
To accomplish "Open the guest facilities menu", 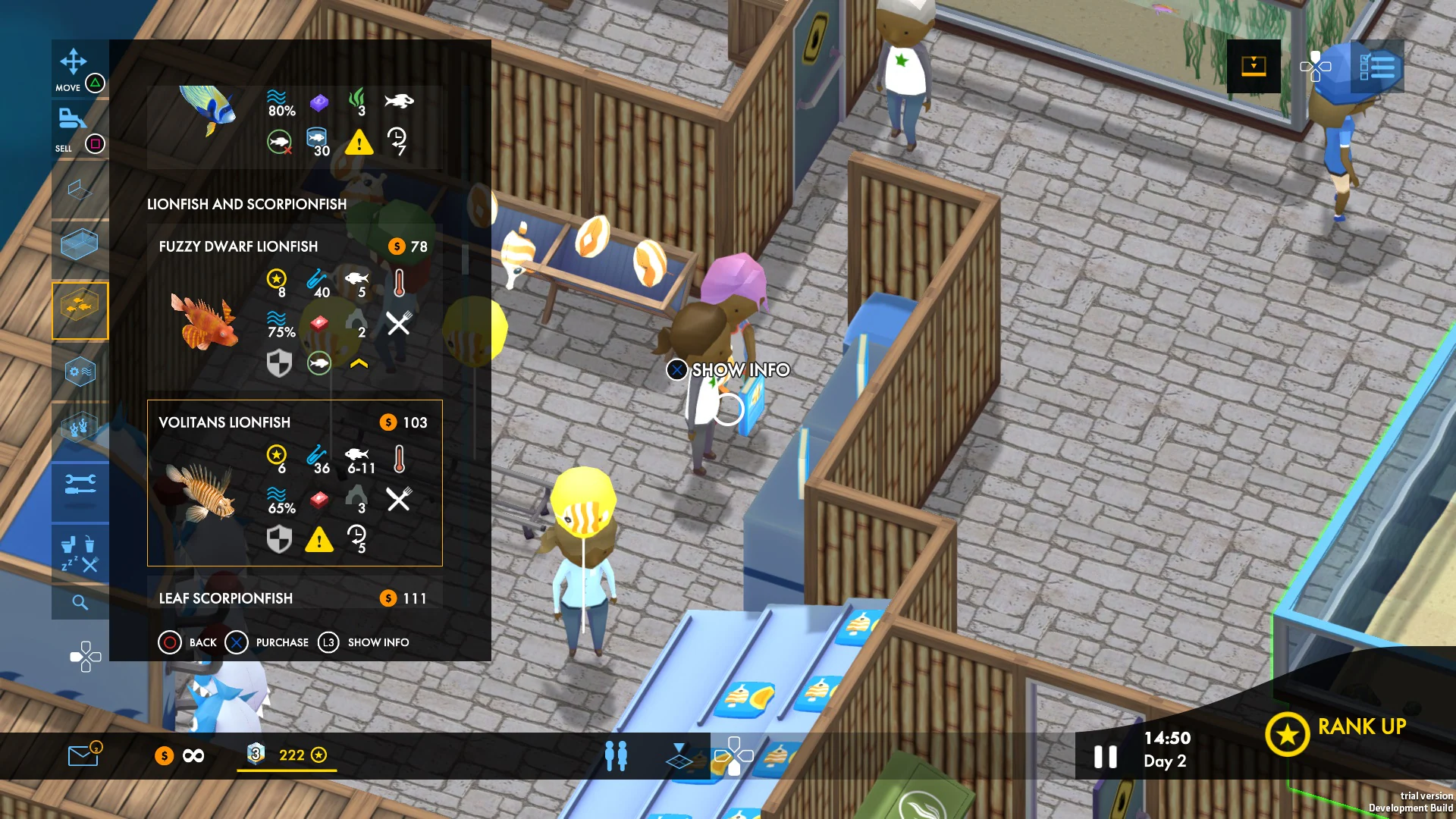I will tap(80, 554).
